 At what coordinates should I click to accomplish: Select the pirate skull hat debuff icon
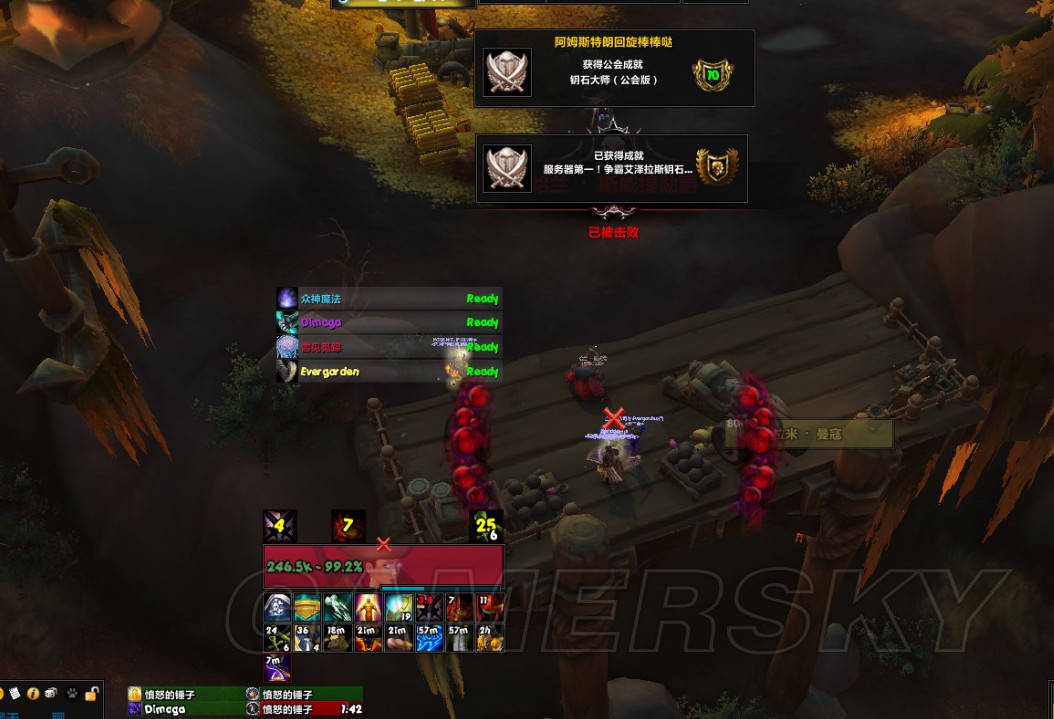pyautogui.click(x=278, y=608)
